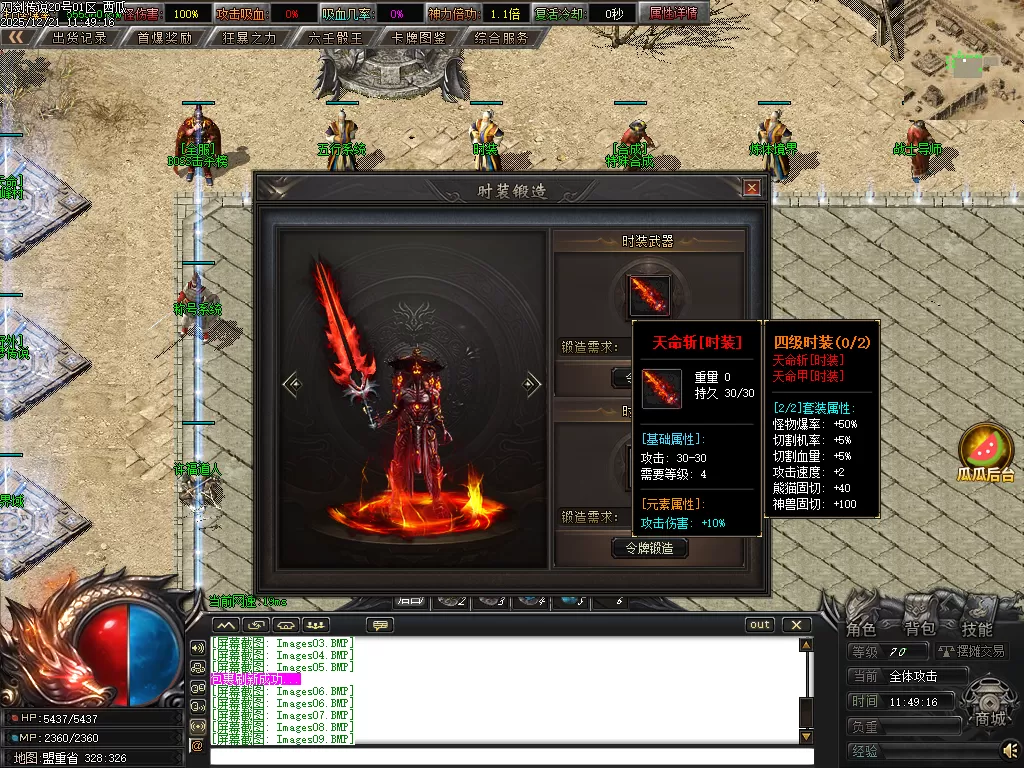Click the visible 令牌锻造 forge button
This screenshot has height=768, width=1024.
pos(649,547)
